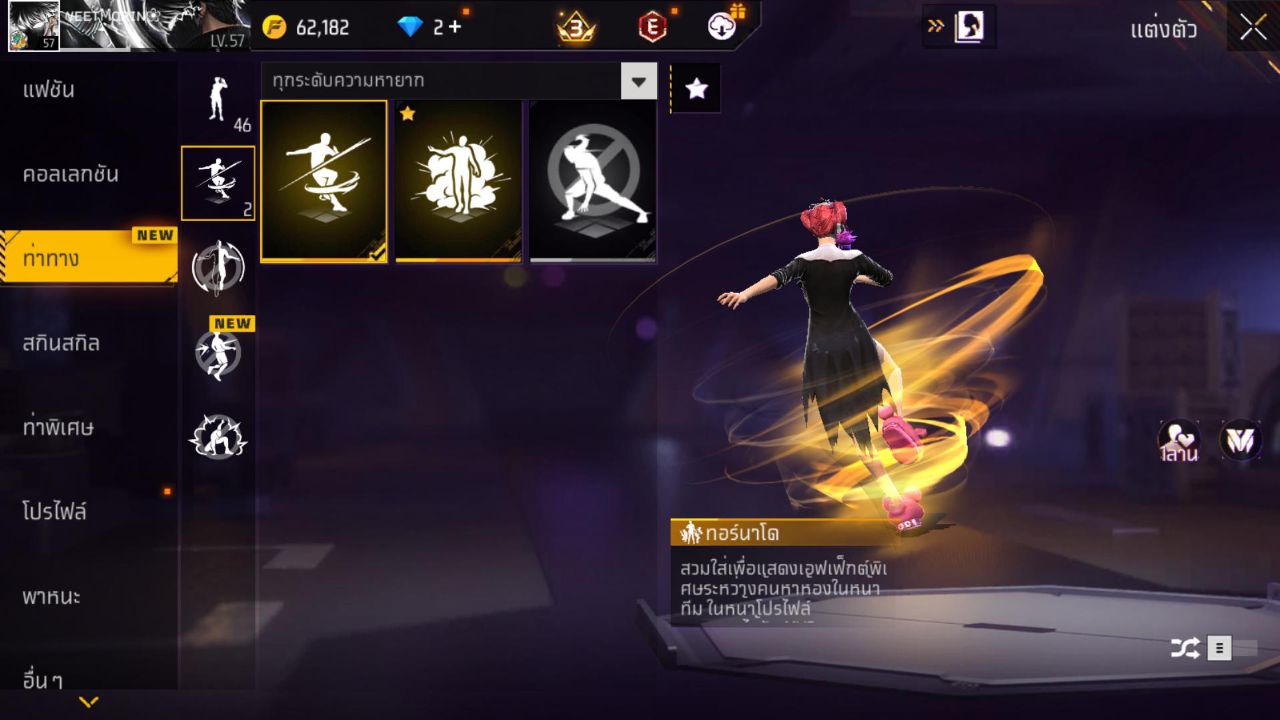
Task: Toggle the favorites star filter
Action: pos(695,88)
